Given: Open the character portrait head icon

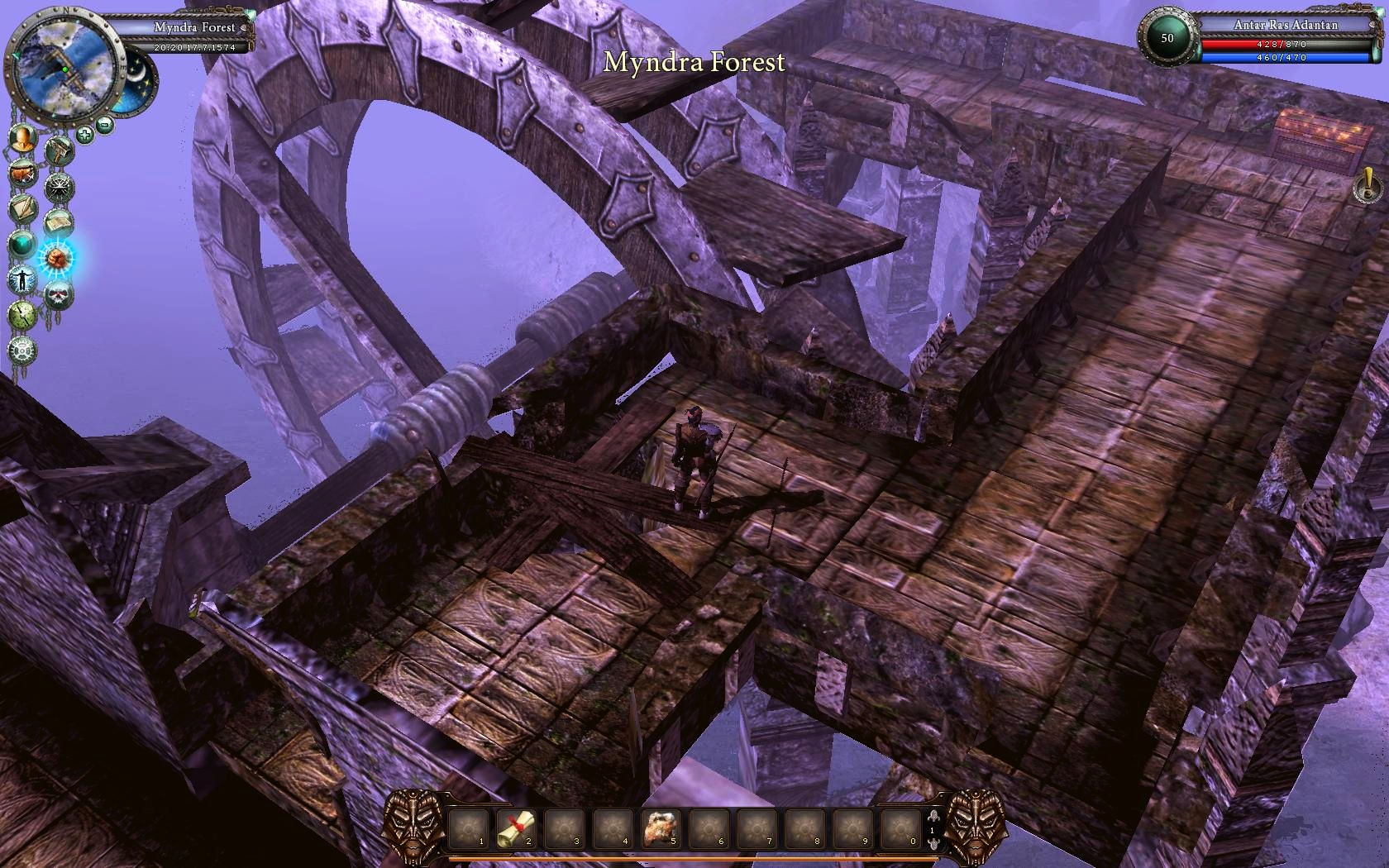Looking at the screenshot, I should click(x=24, y=139).
